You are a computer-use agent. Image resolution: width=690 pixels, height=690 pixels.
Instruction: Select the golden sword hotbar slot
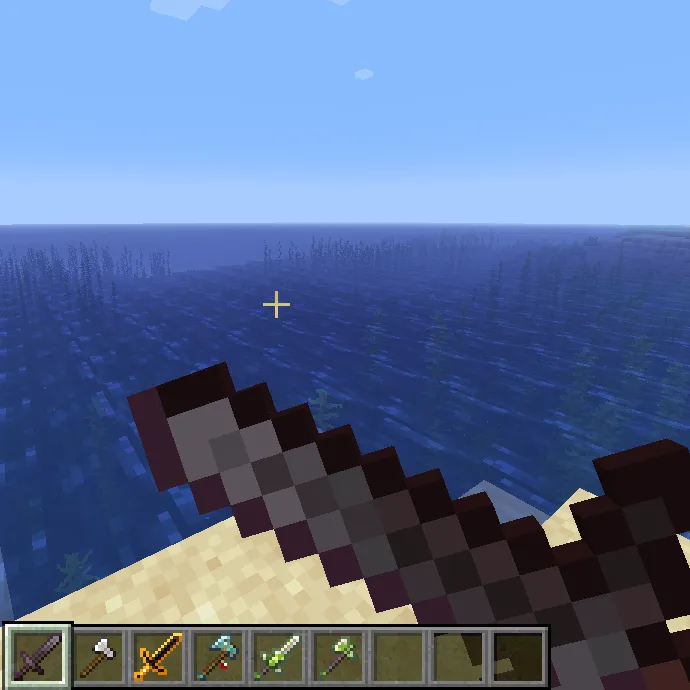pos(158,657)
